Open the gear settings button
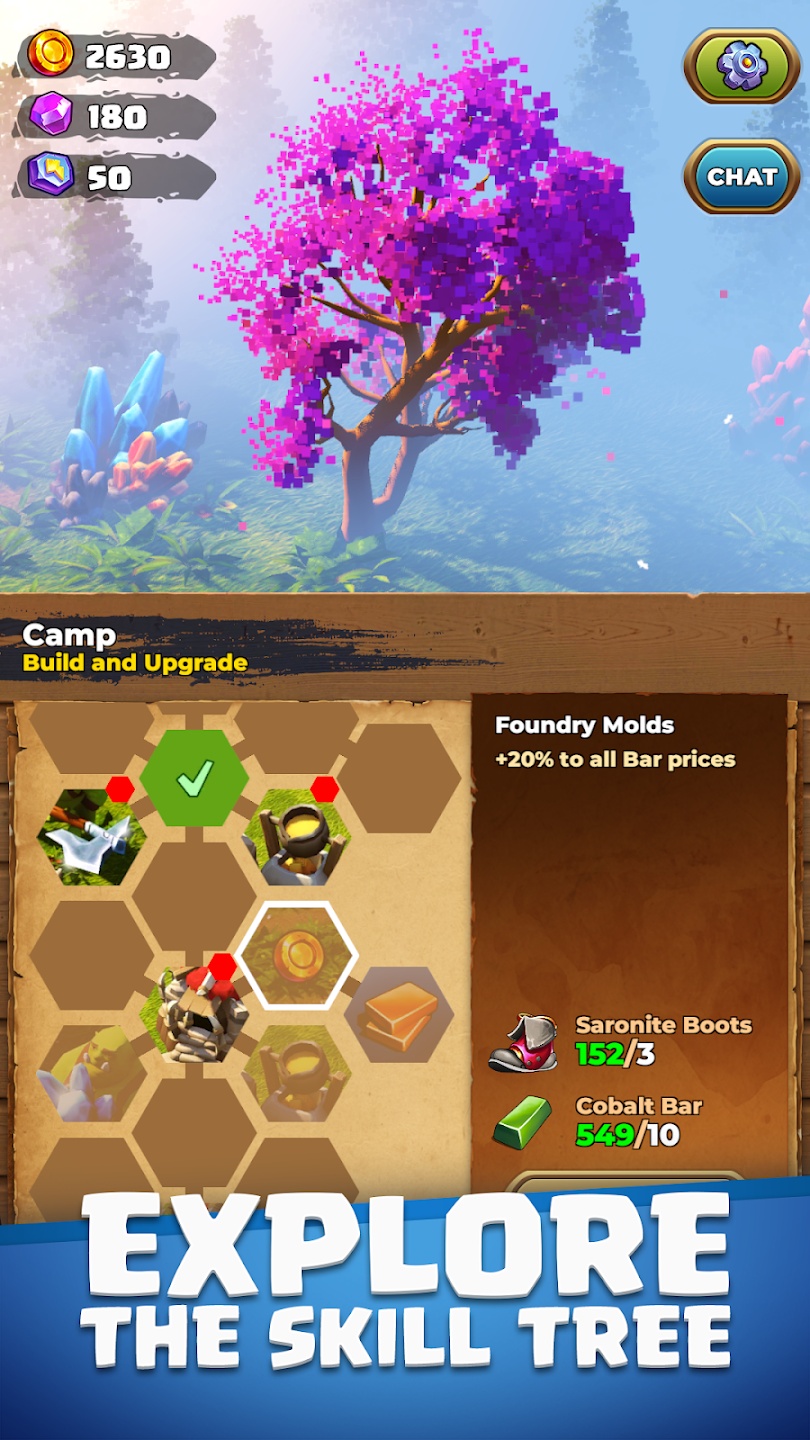 (742, 65)
